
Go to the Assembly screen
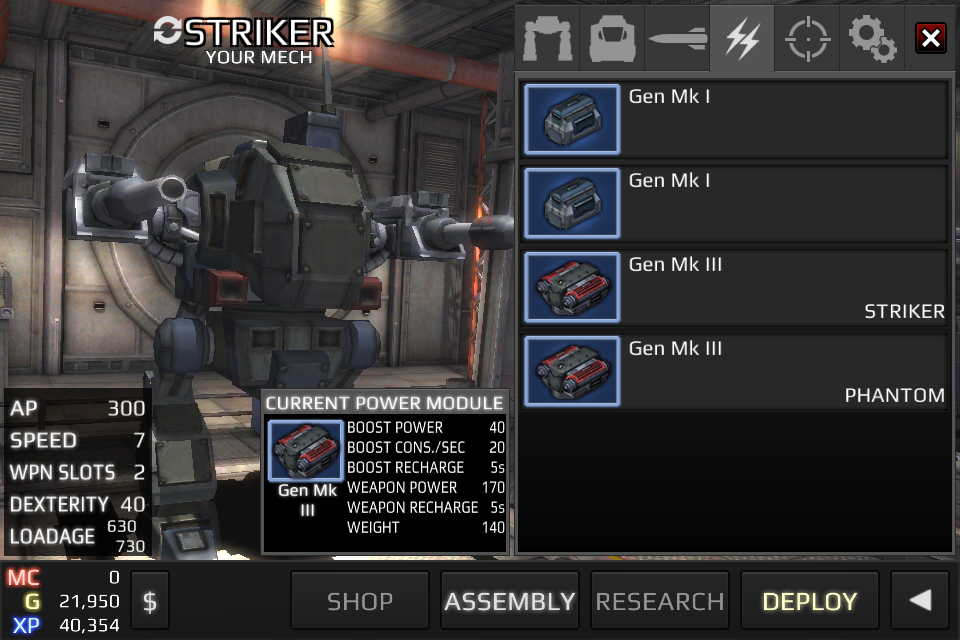click(x=510, y=601)
